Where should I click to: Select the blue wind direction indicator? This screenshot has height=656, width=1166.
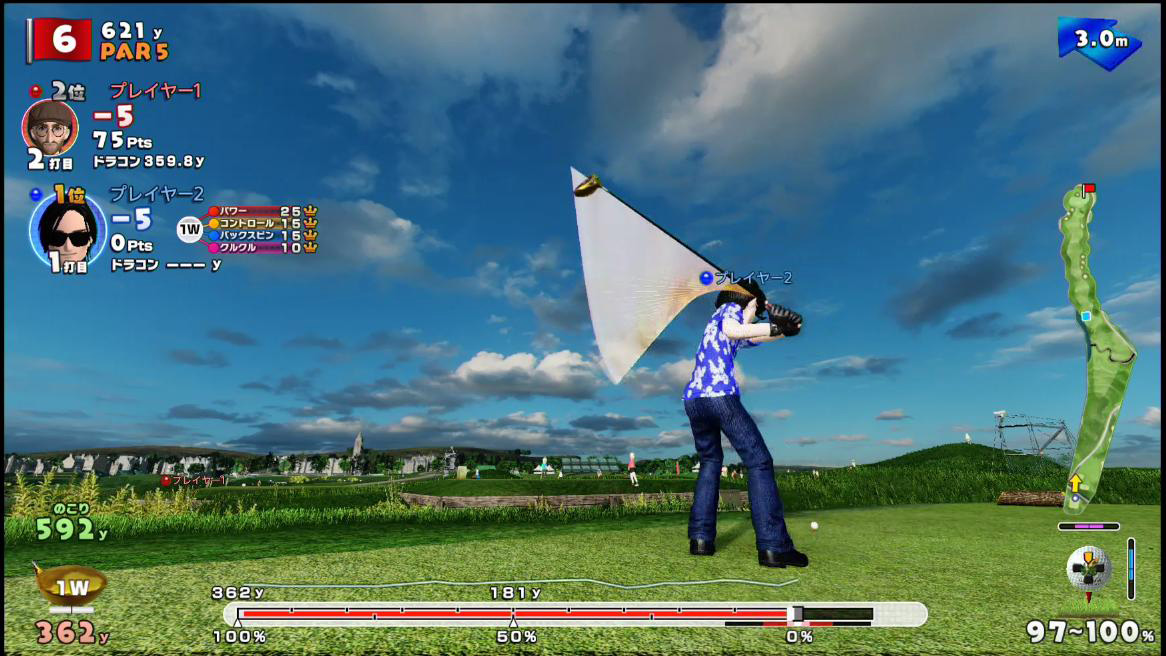pos(1099,42)
